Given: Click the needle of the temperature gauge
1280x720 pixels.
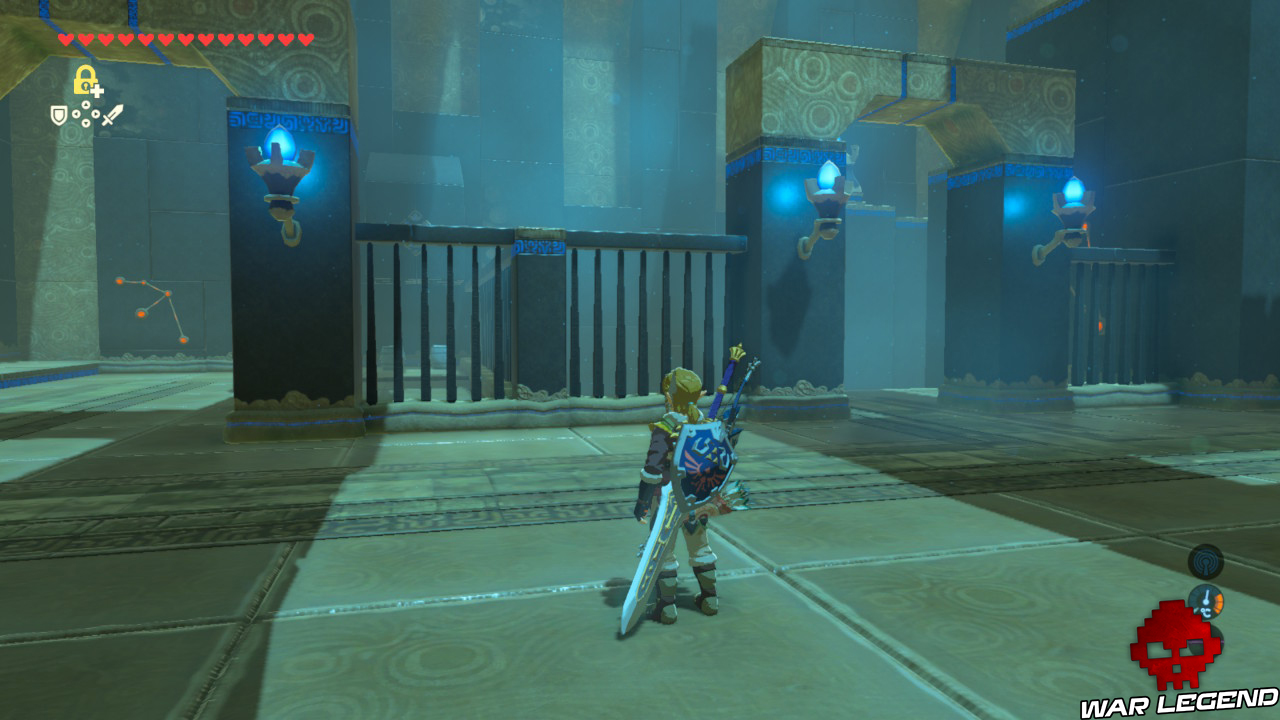Looking at the screenshot, I should 1206,595.
